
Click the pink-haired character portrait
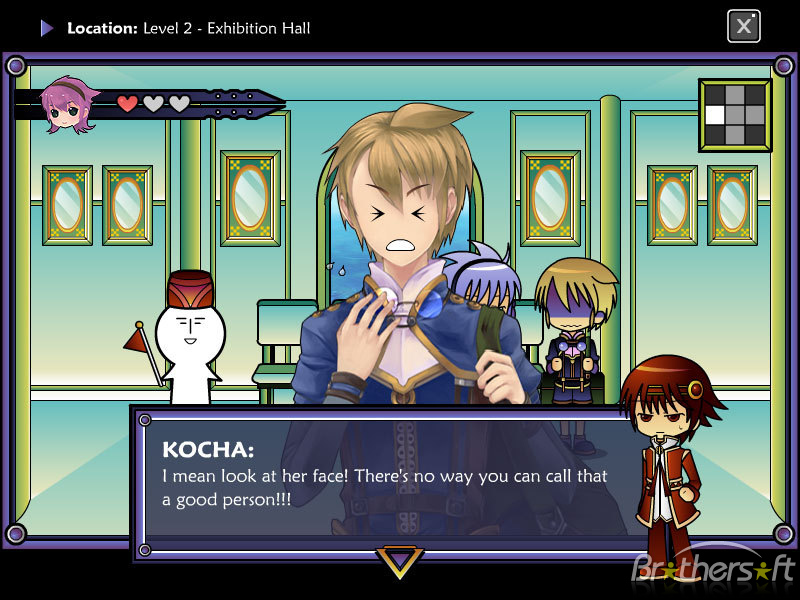pos(67,105)
